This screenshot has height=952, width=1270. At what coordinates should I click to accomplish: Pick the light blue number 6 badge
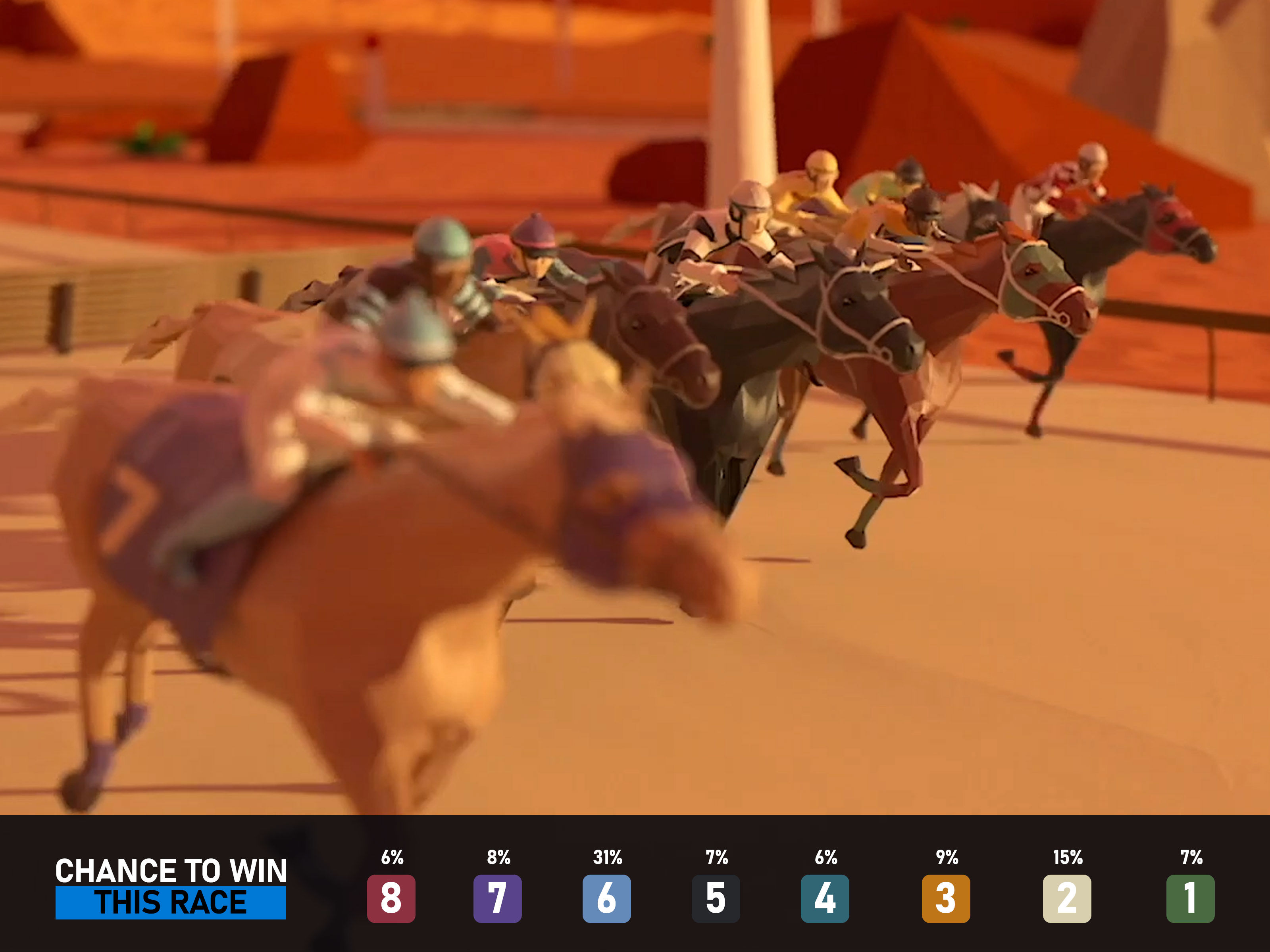[606, 898]
